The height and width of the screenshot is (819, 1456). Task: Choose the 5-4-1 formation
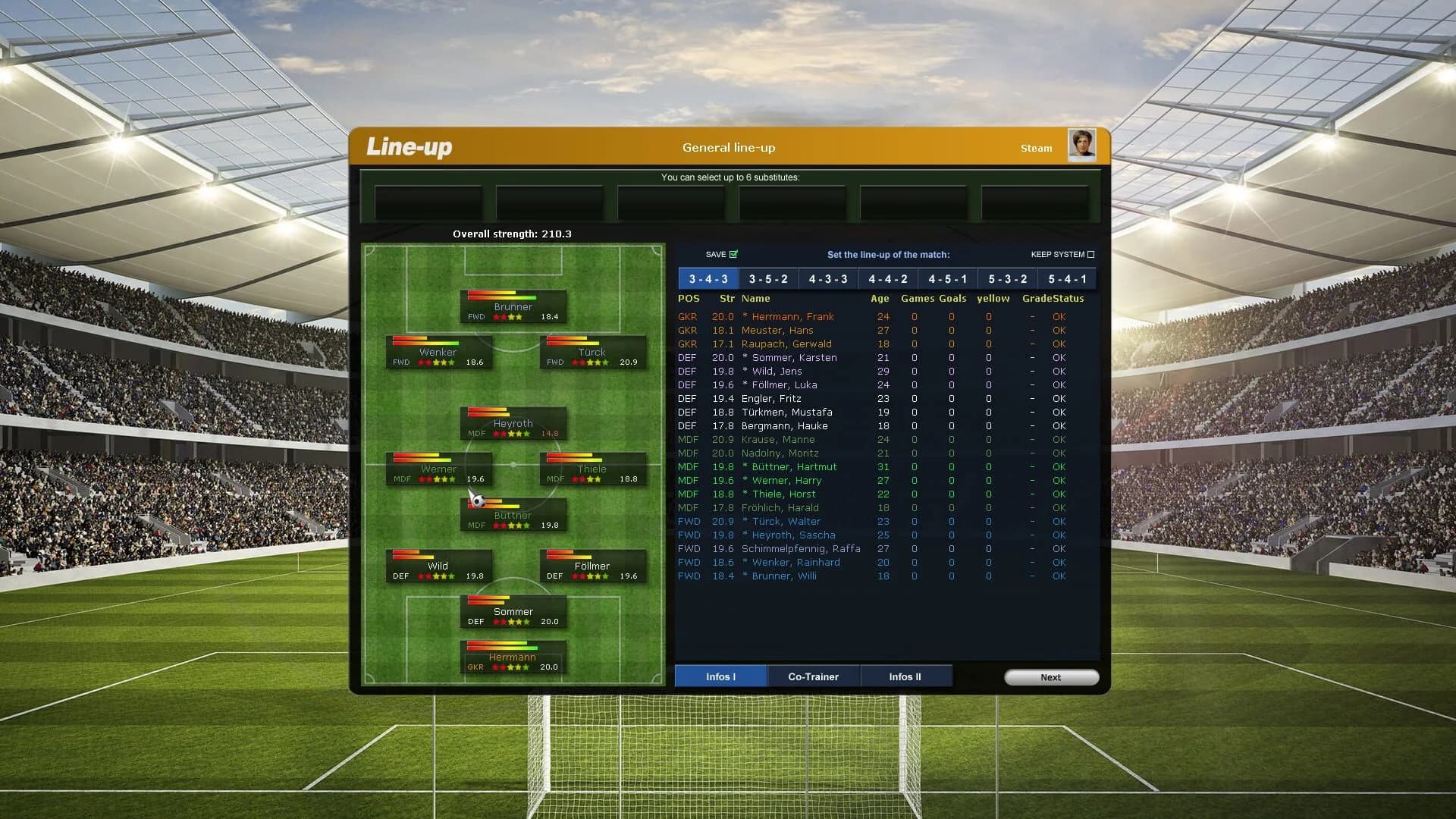1066,278
